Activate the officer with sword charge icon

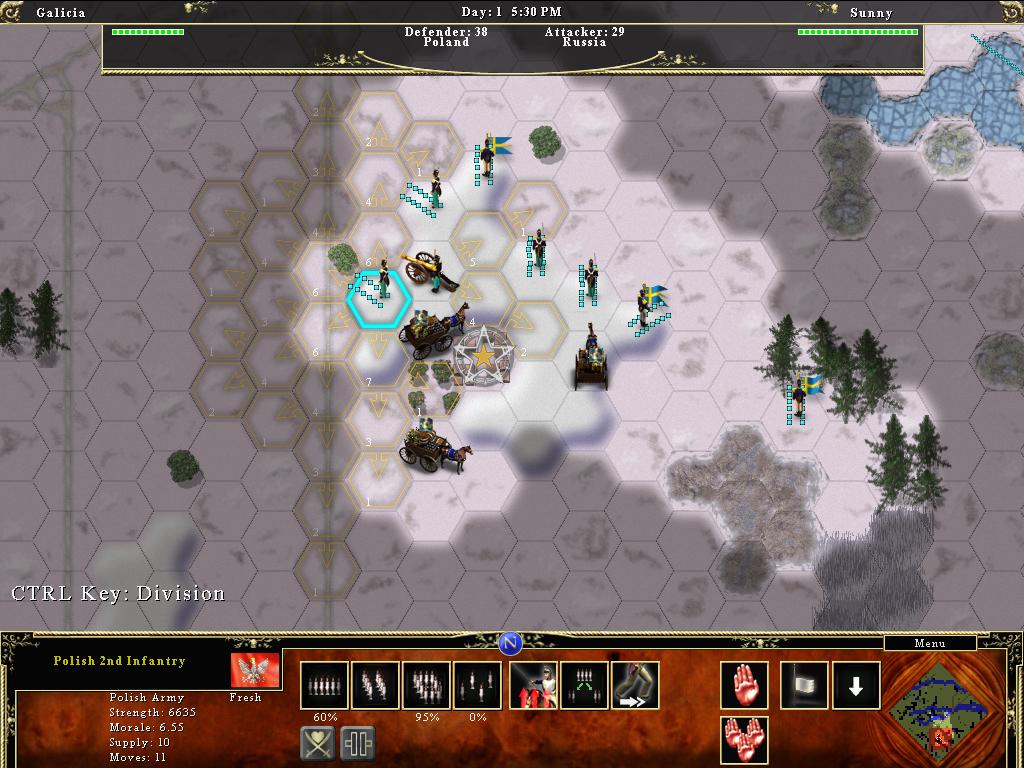tap(534, 685)
